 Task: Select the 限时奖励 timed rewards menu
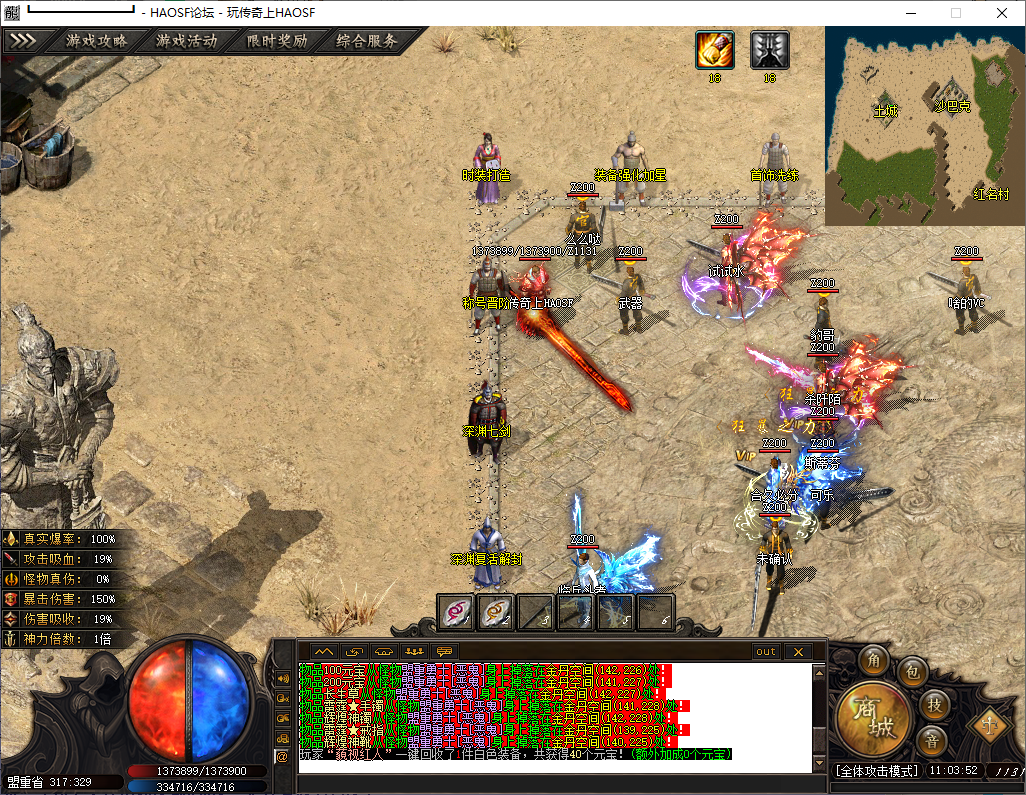(276, 42)
